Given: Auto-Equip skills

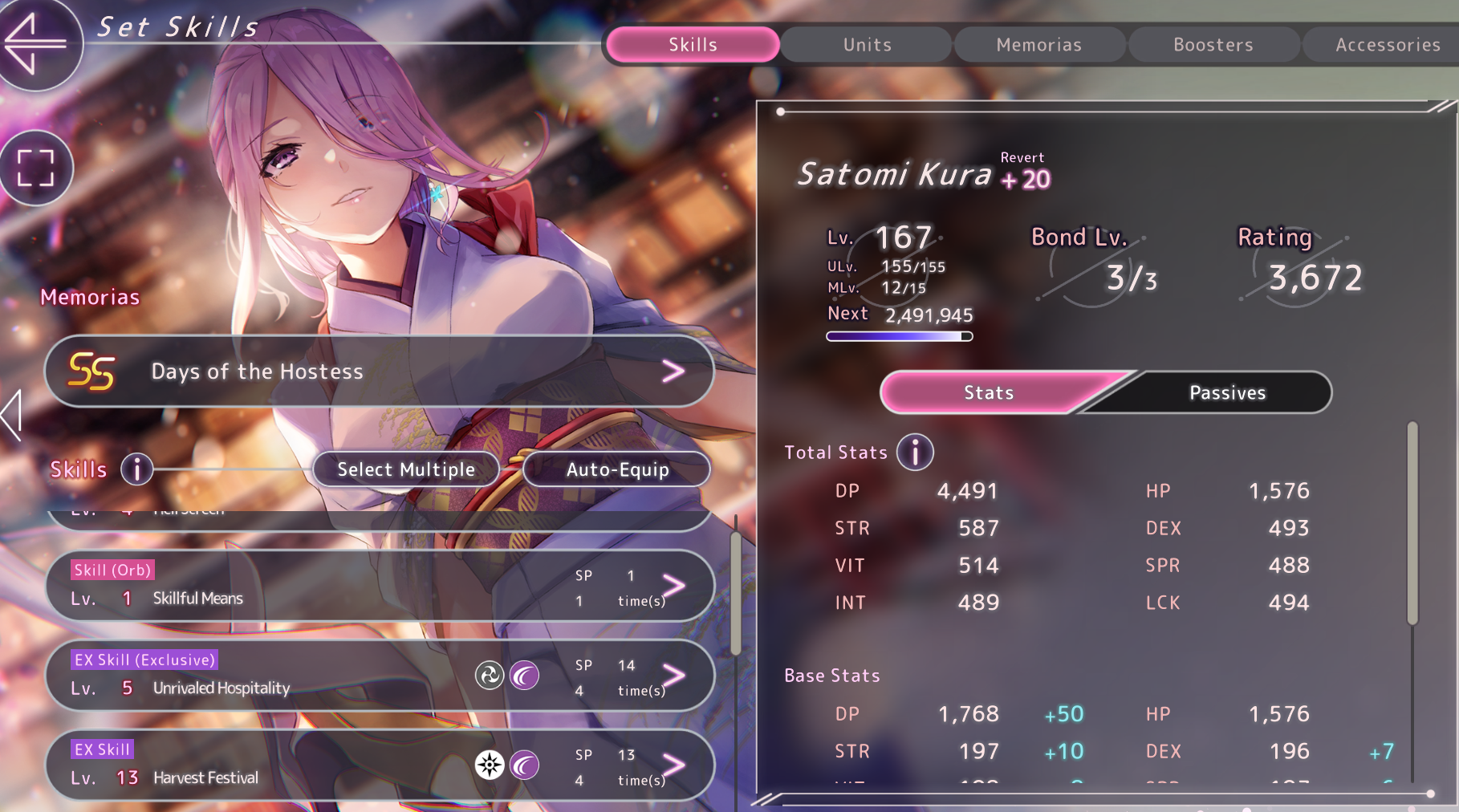Looking at the screenshot, I should point(617,469).
